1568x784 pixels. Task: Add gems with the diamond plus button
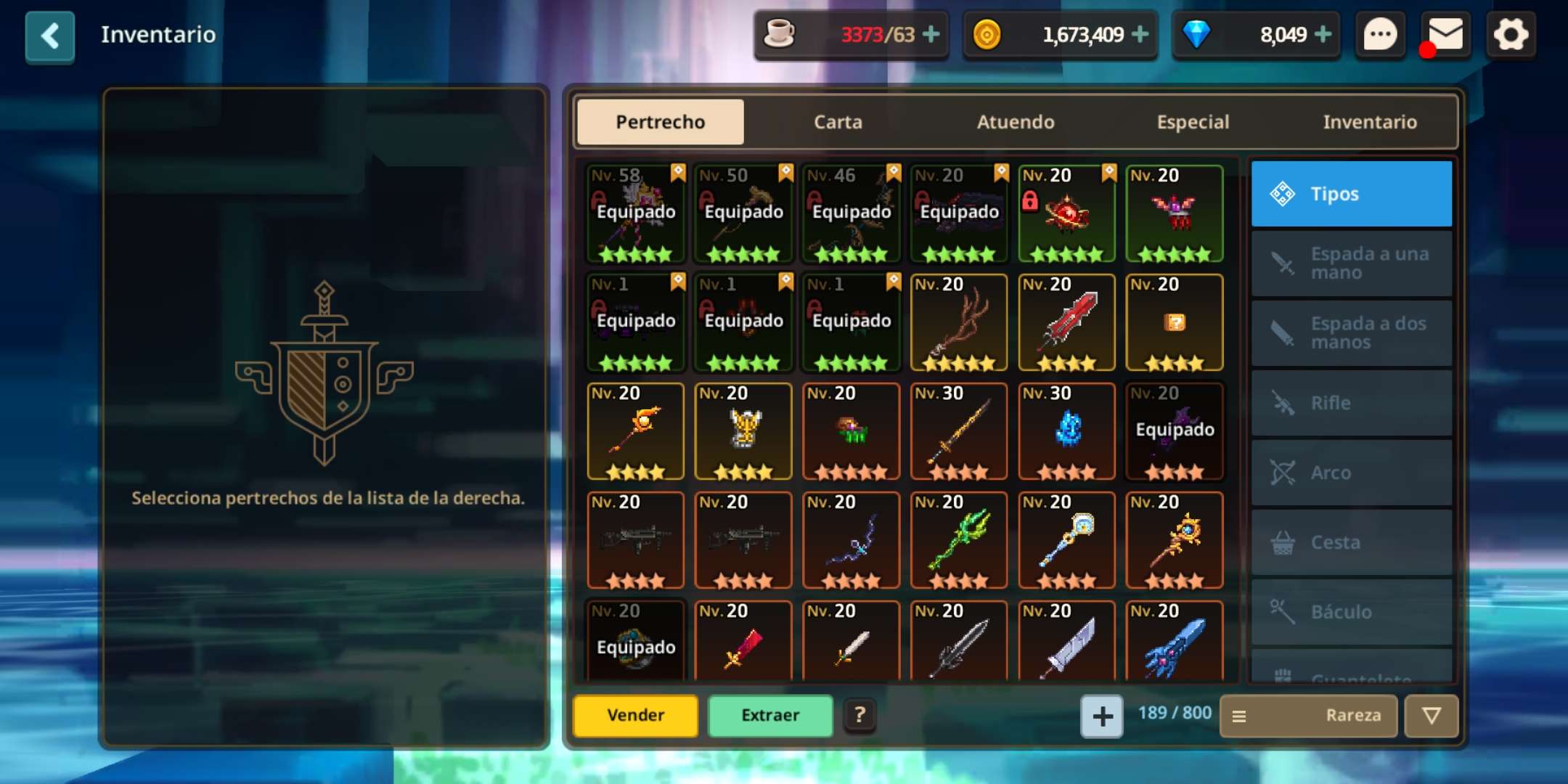pos(1323,34)
